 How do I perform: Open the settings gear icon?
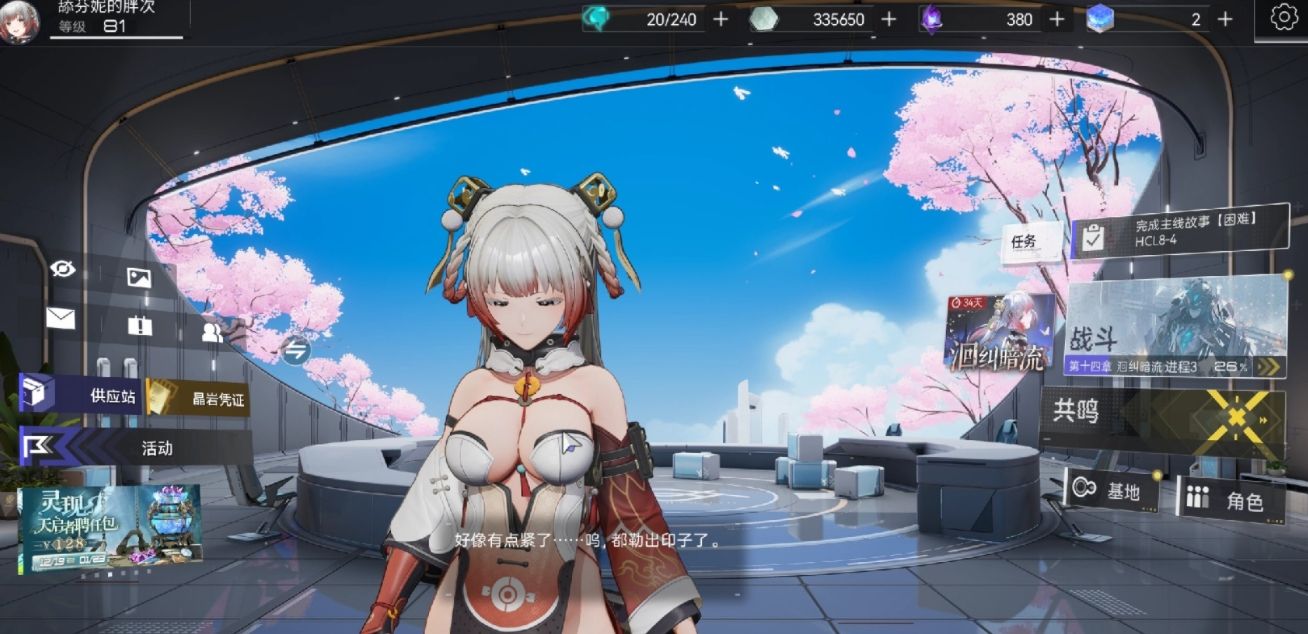click(x=1284, y=17)
